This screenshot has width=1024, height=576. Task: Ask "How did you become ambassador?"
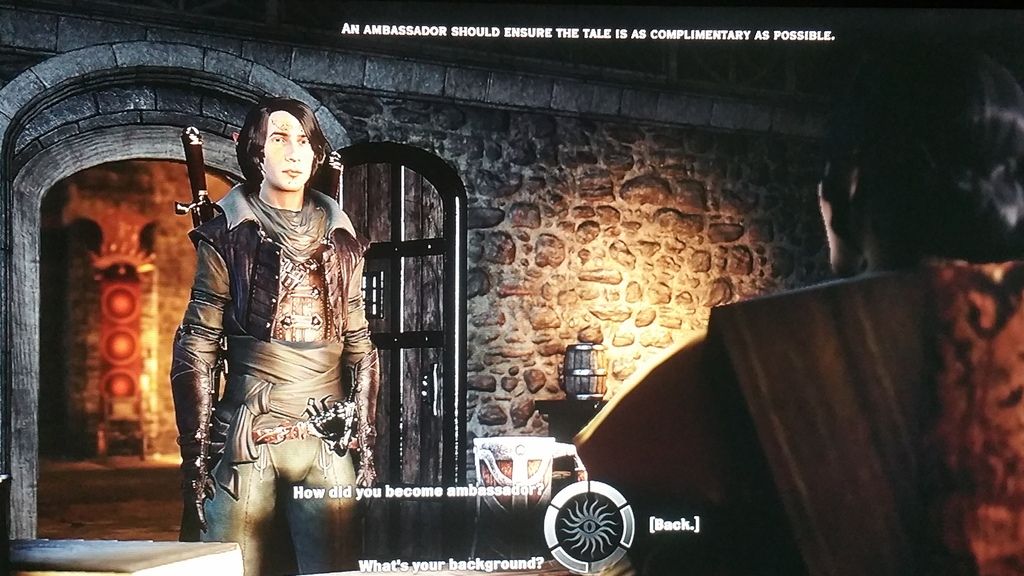click(x=420, y=492)
